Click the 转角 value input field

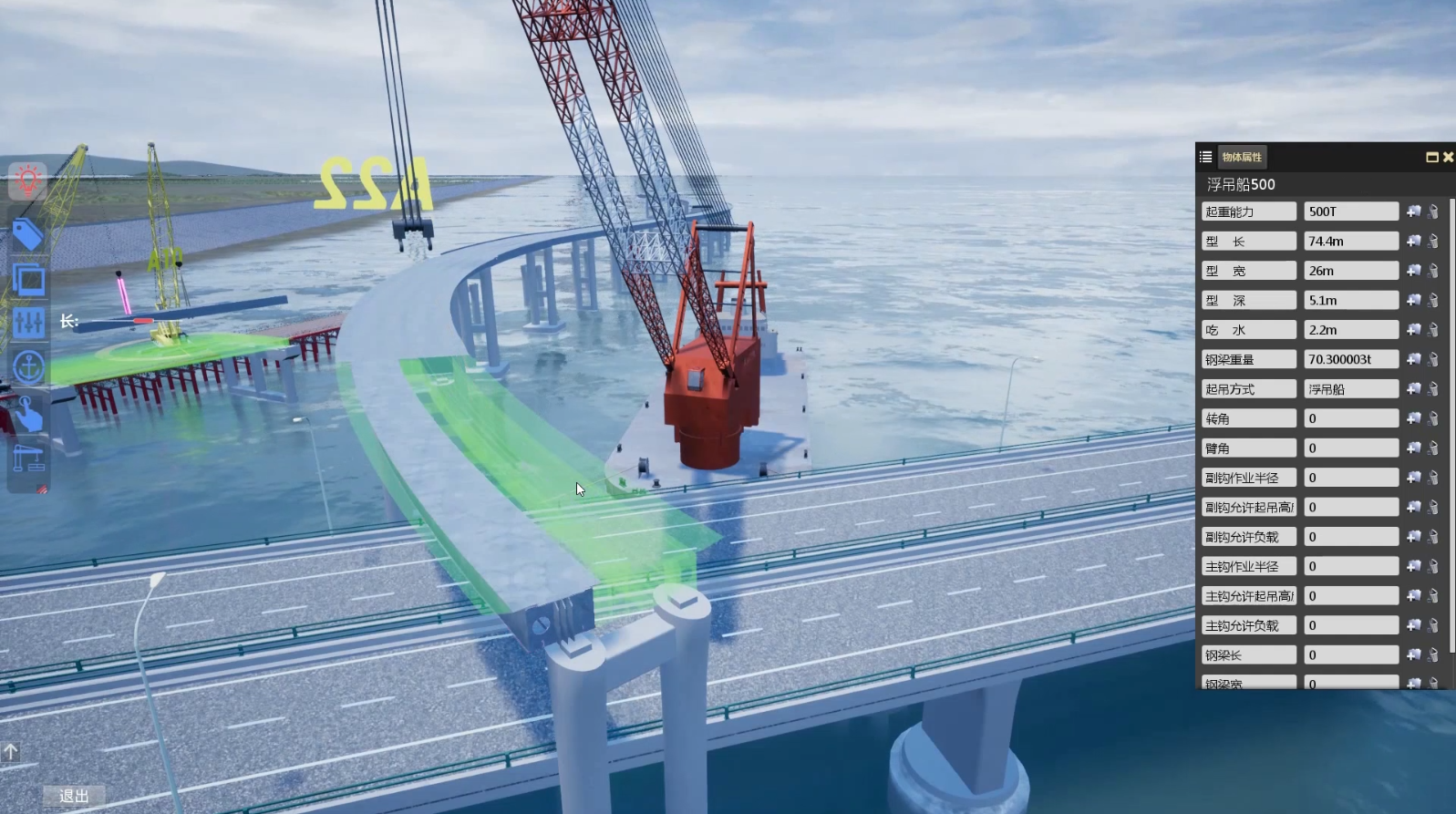pyautogui.click(x=1350, y=418)
